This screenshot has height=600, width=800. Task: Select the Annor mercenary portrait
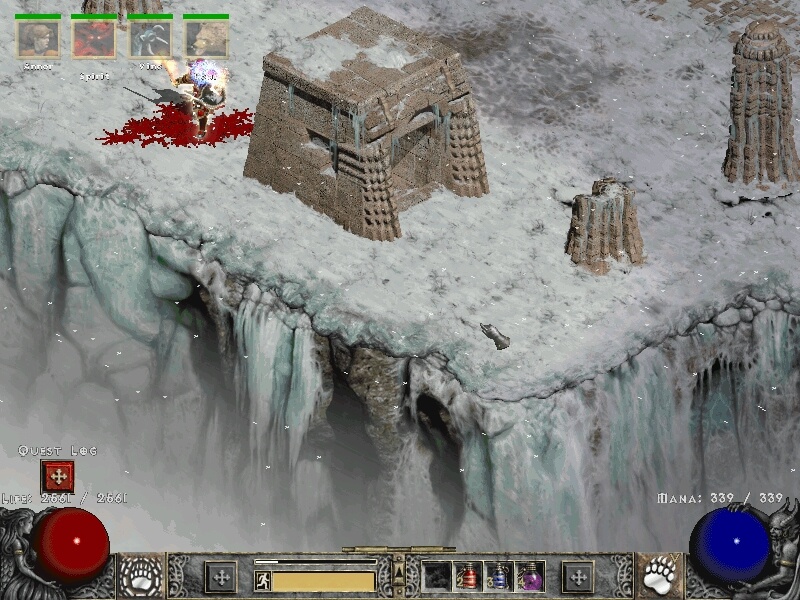pyautogui.click(x=37, y=39)
